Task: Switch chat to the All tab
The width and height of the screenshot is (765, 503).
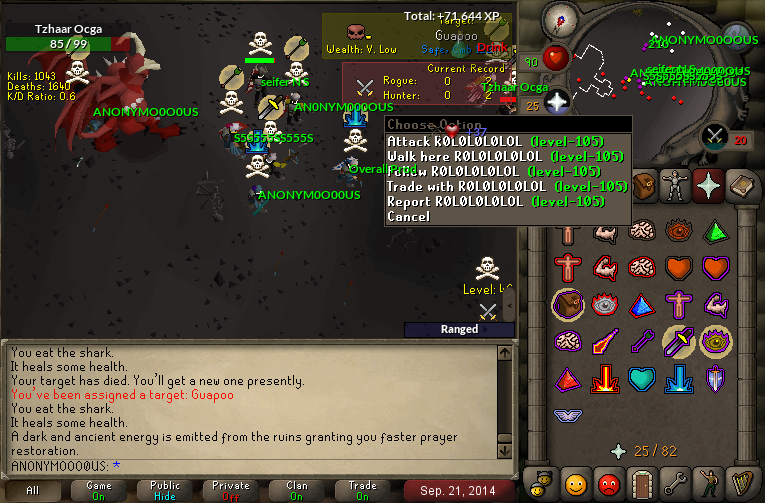Action: pyautogui.click(x=33, y=491)
